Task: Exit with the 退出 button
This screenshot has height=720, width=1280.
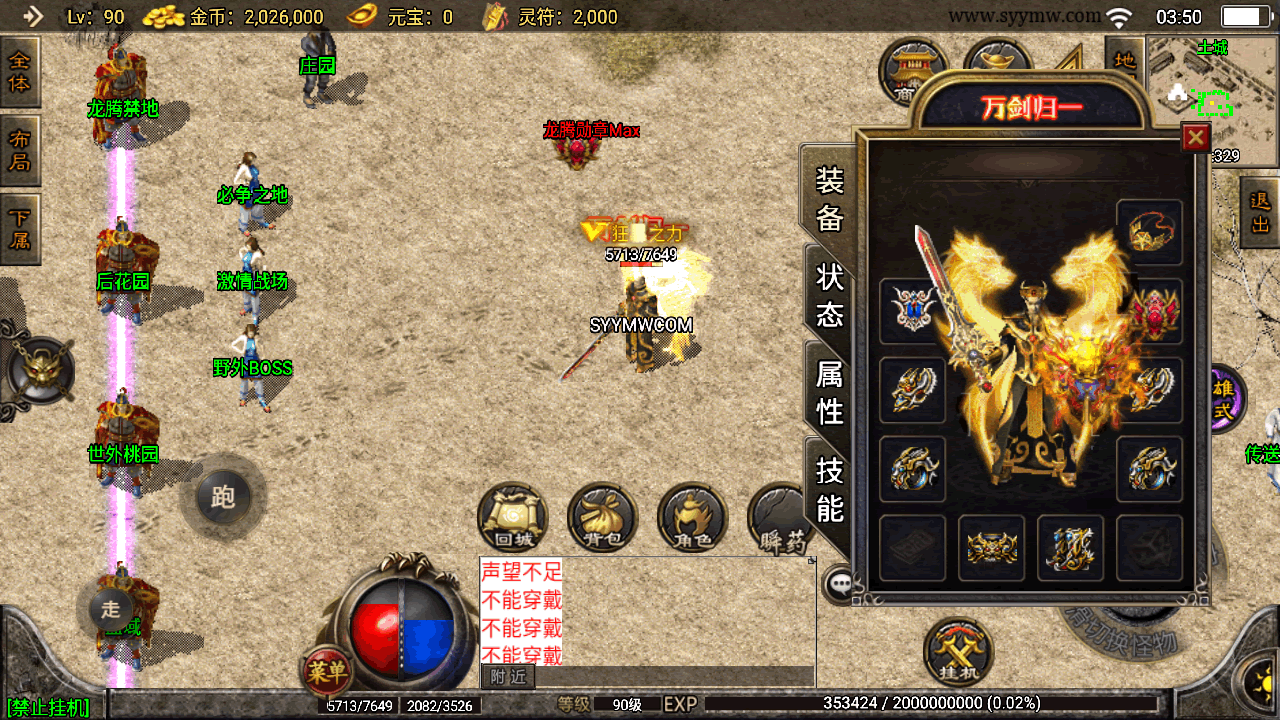Action: [x=1260, y=212]
